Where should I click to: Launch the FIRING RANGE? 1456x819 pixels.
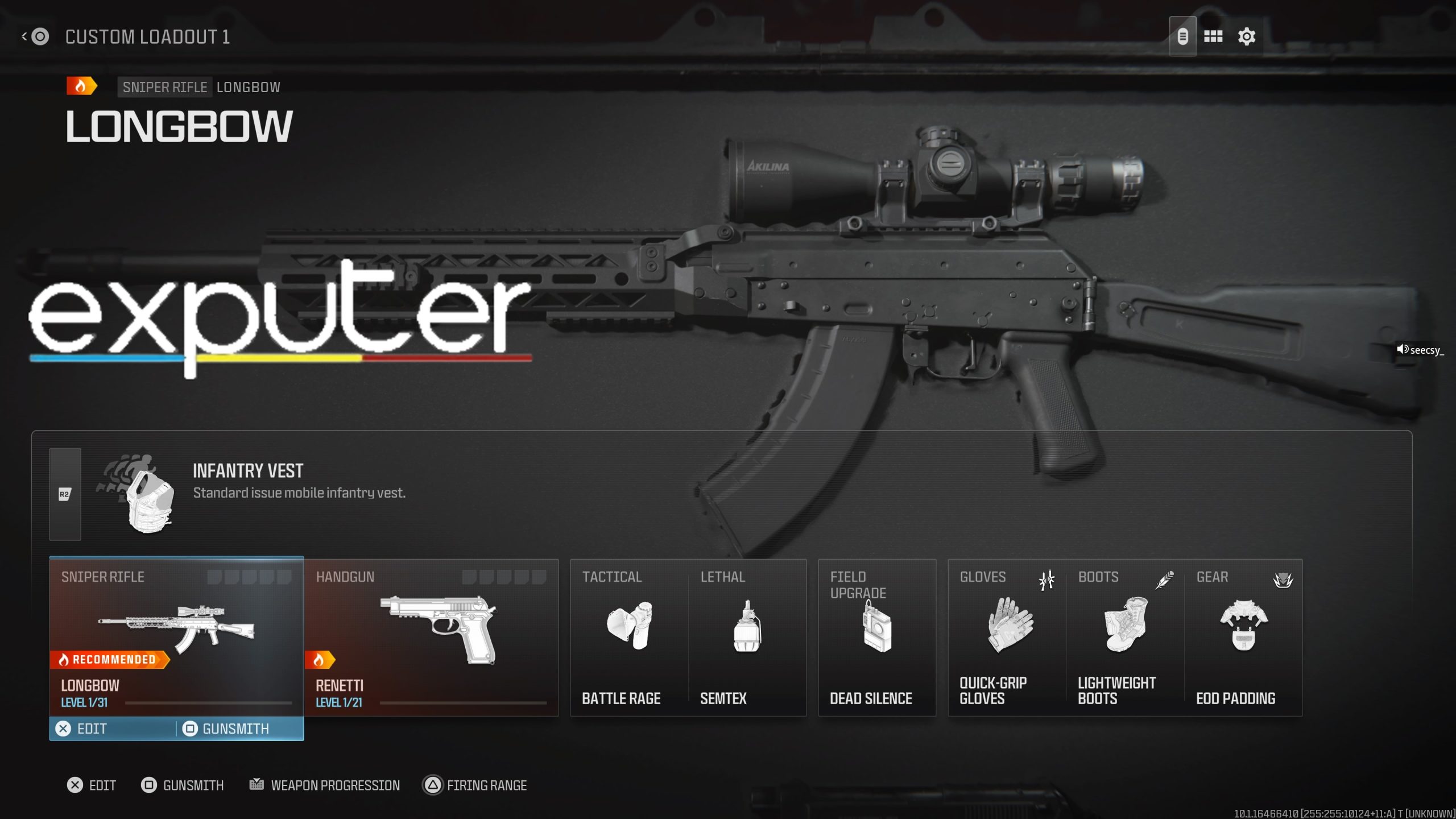pos(475,785)
